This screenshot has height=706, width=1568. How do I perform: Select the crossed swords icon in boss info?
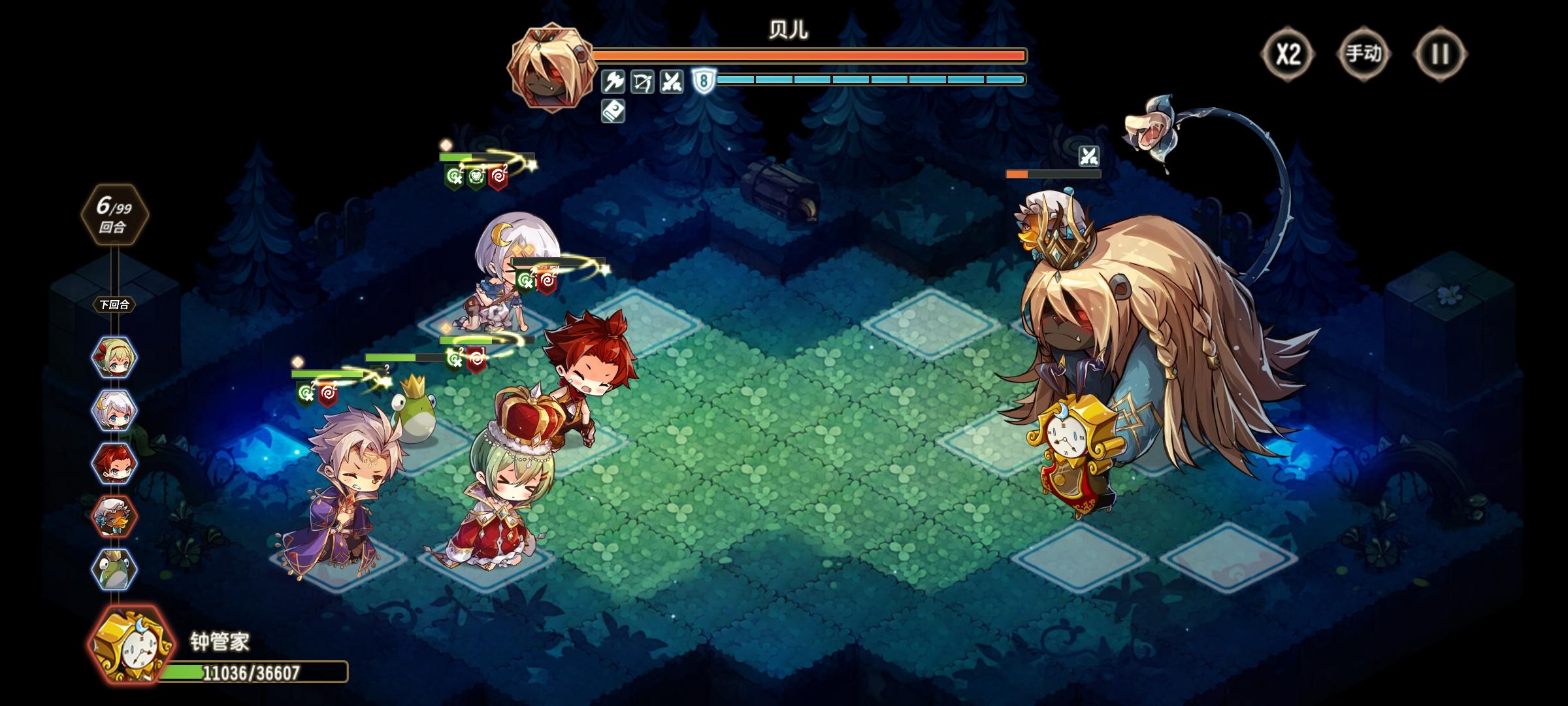pos(671,80)
